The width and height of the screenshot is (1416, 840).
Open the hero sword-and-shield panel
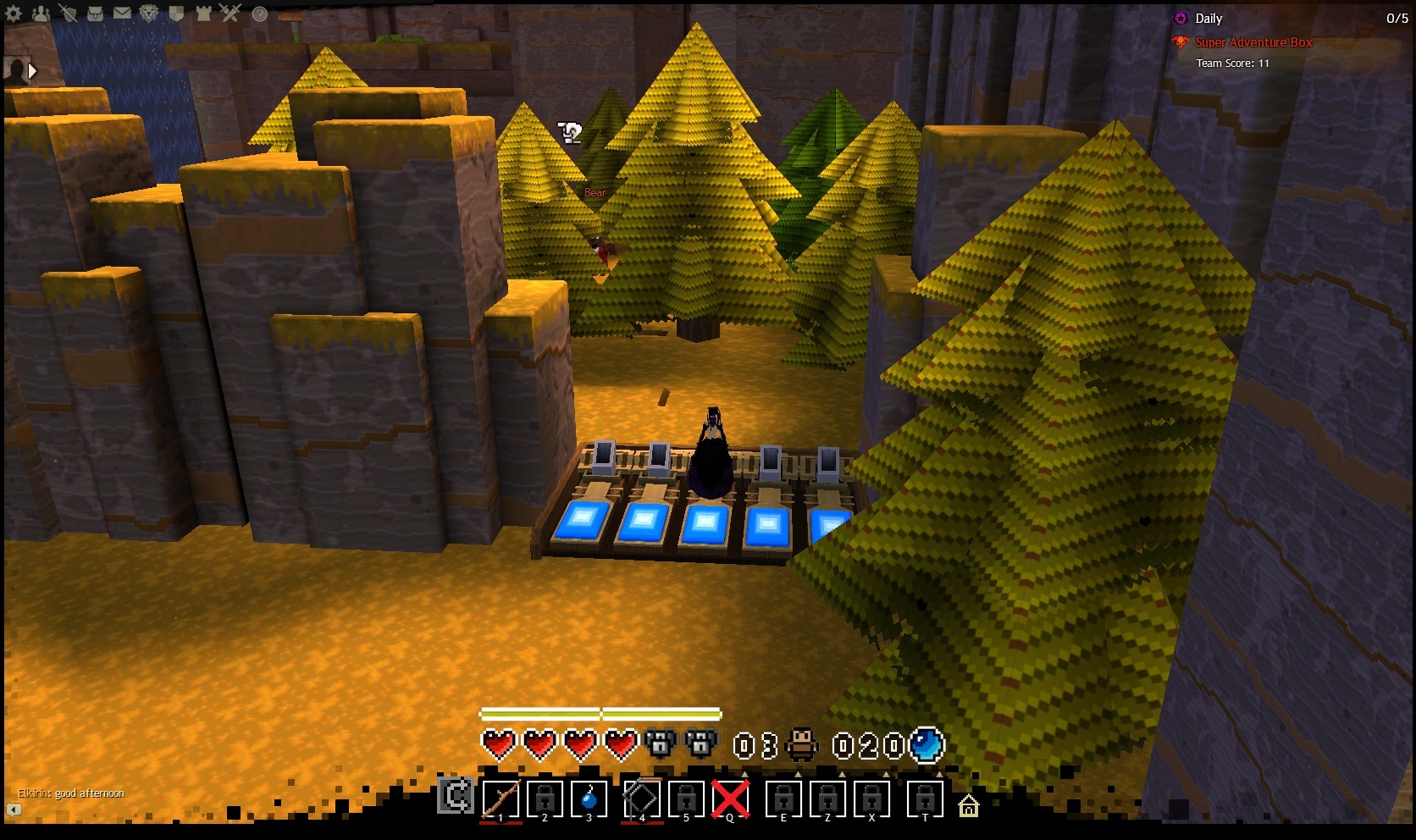click(69, 14)
